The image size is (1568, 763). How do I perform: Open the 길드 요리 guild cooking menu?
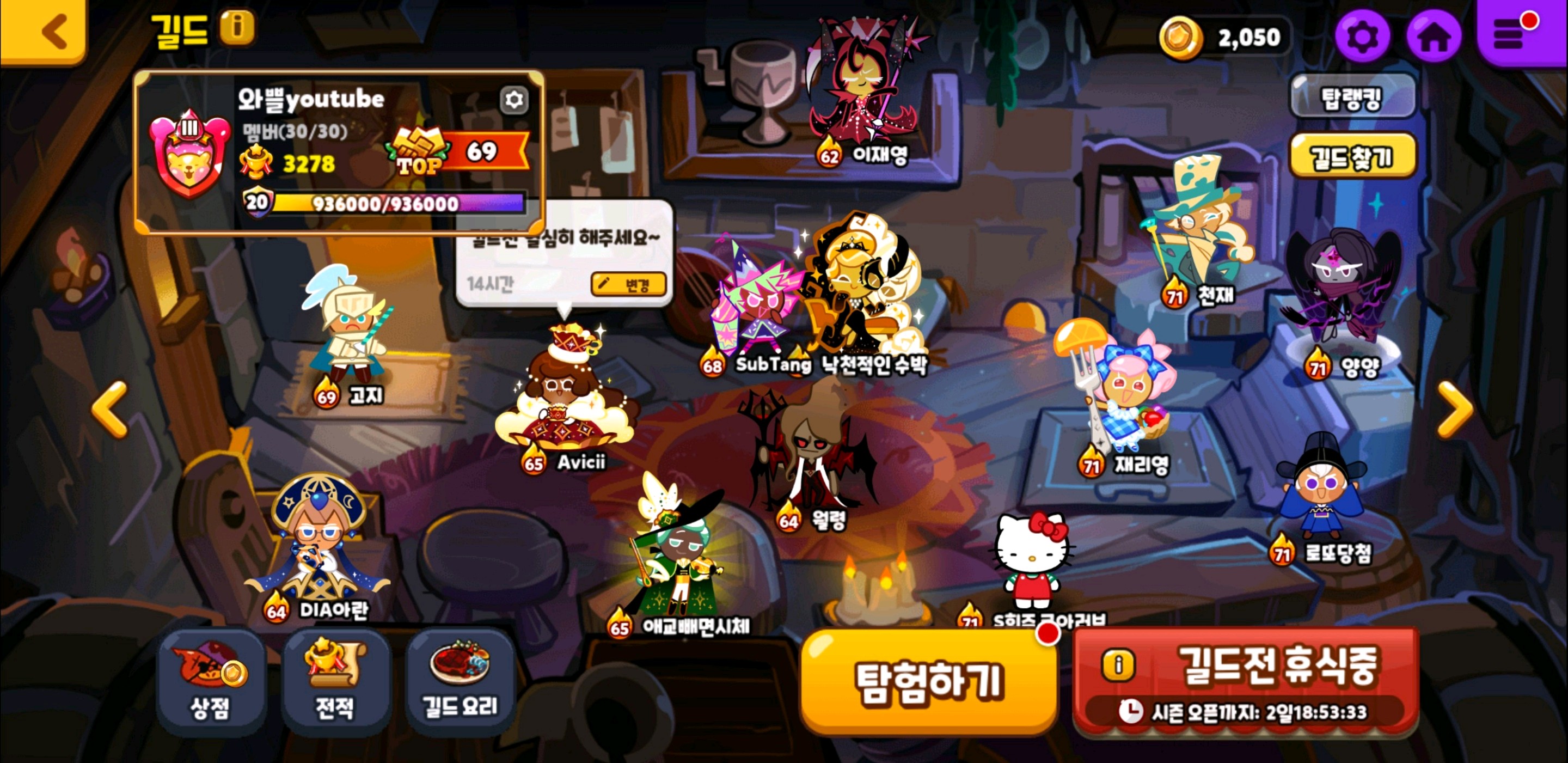tap(460, 682)
